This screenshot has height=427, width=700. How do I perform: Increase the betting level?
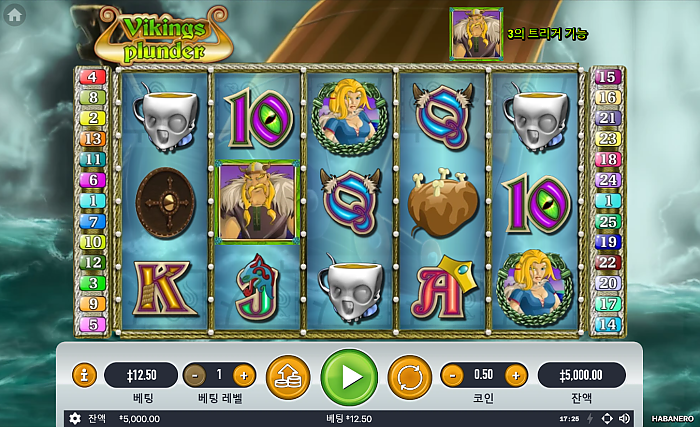click(243, 376)
